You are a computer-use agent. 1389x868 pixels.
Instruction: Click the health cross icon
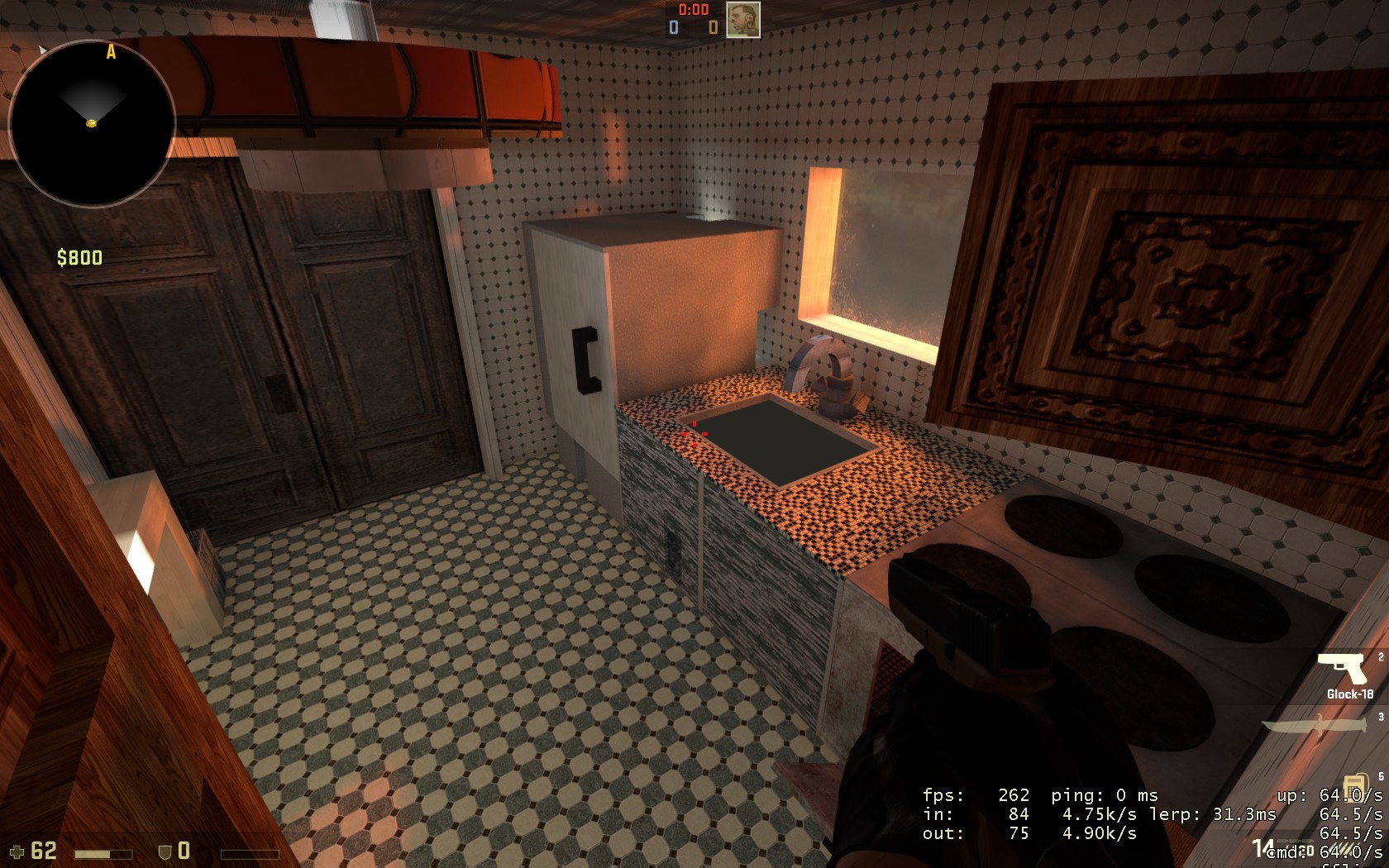(x=17, y=851)
